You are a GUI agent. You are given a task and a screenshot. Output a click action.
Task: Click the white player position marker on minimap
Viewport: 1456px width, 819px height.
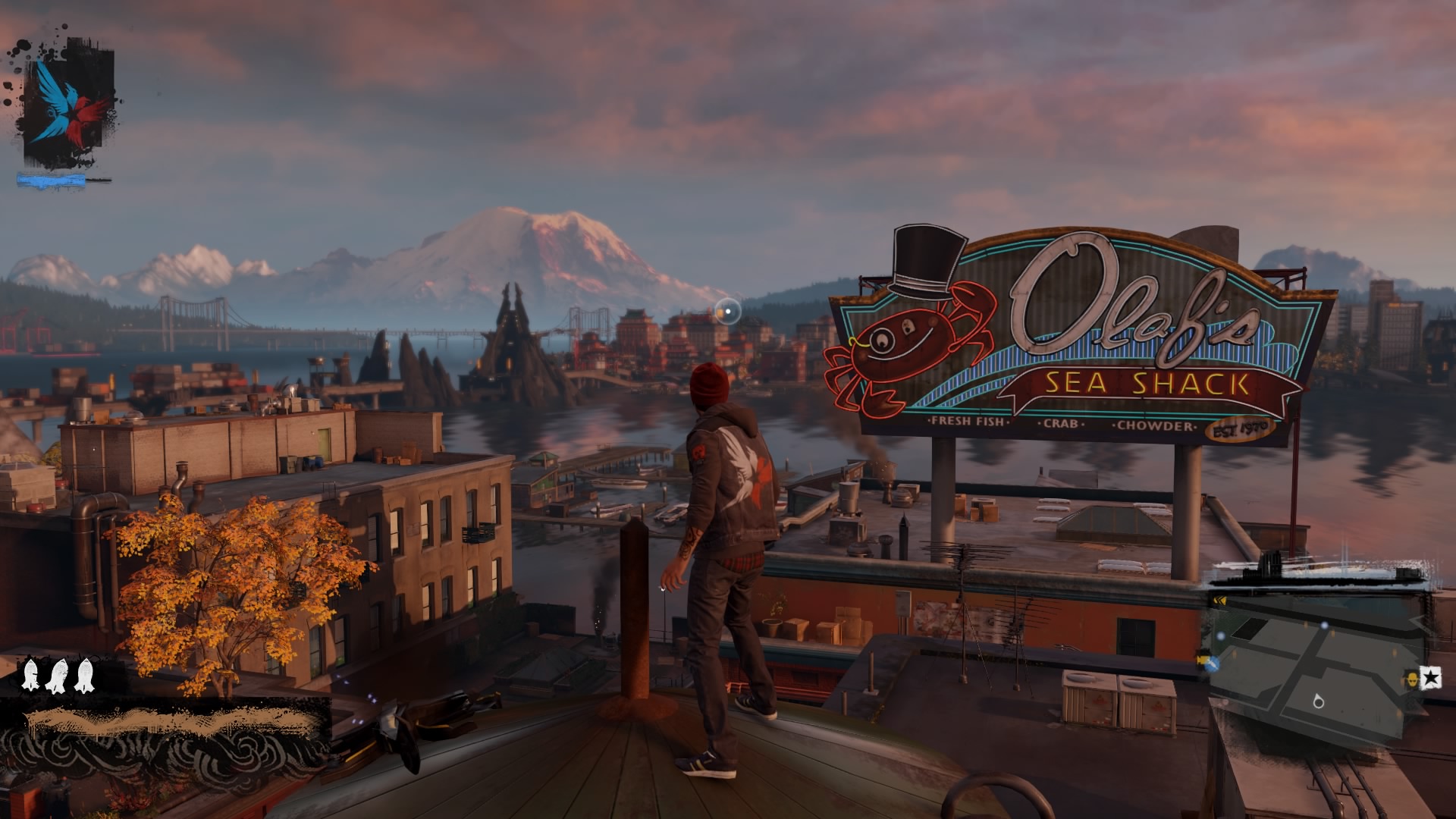pos(1318,702)
